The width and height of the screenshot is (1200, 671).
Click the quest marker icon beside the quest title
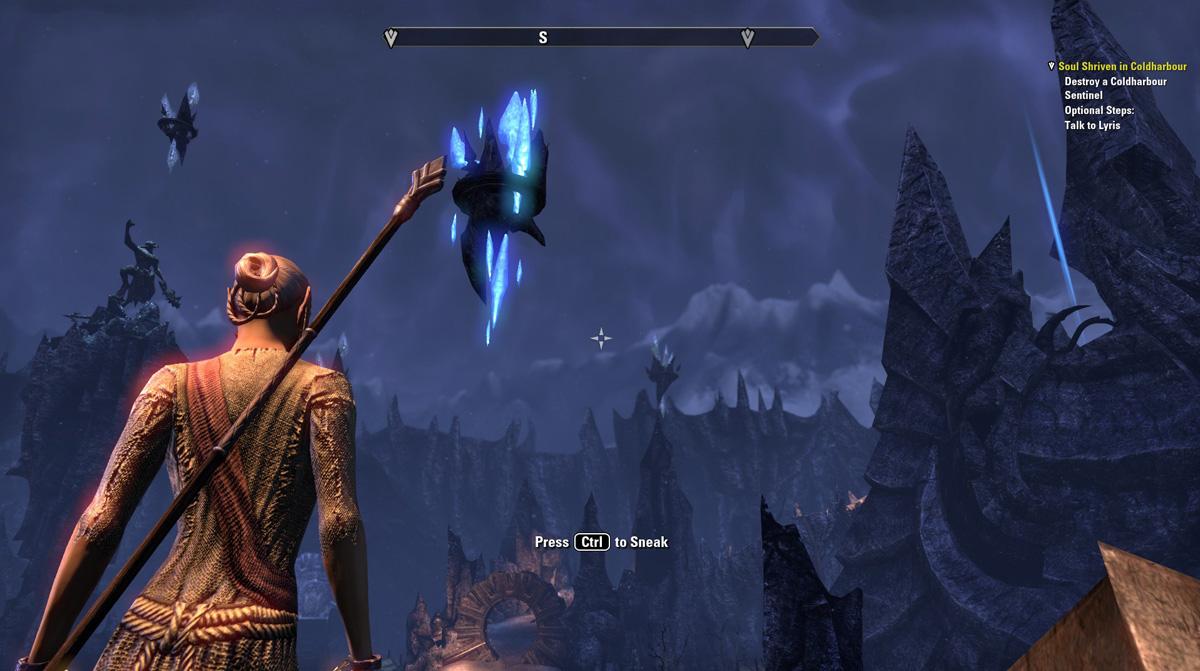[1051, 66]
